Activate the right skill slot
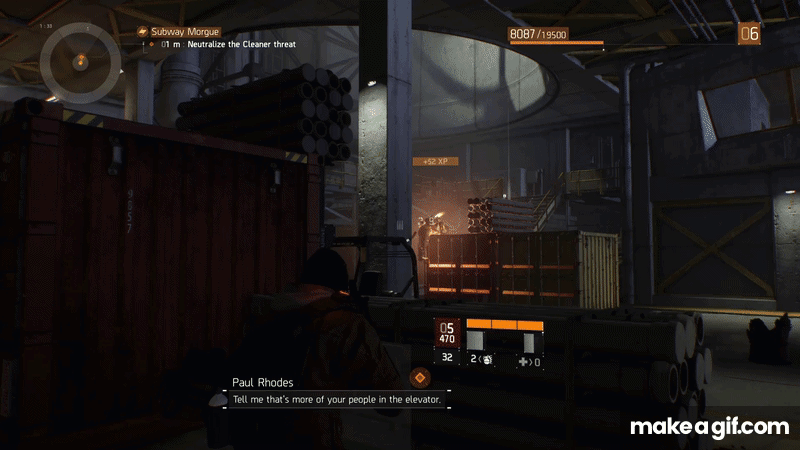The width and height of the screenshot is (800, 450). [x=527, y=340]
